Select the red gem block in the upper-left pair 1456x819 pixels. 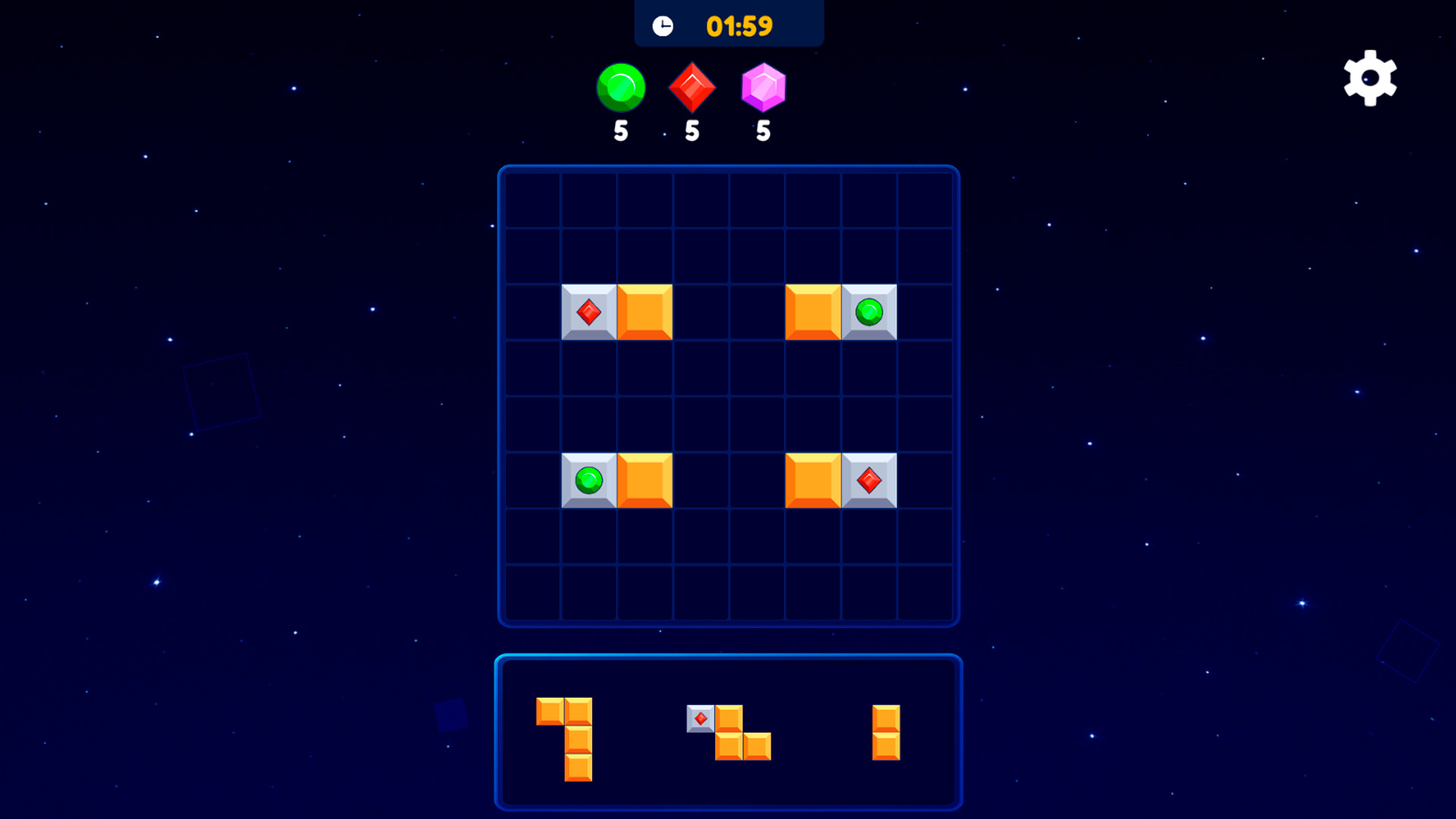click(x=589, y=312)
